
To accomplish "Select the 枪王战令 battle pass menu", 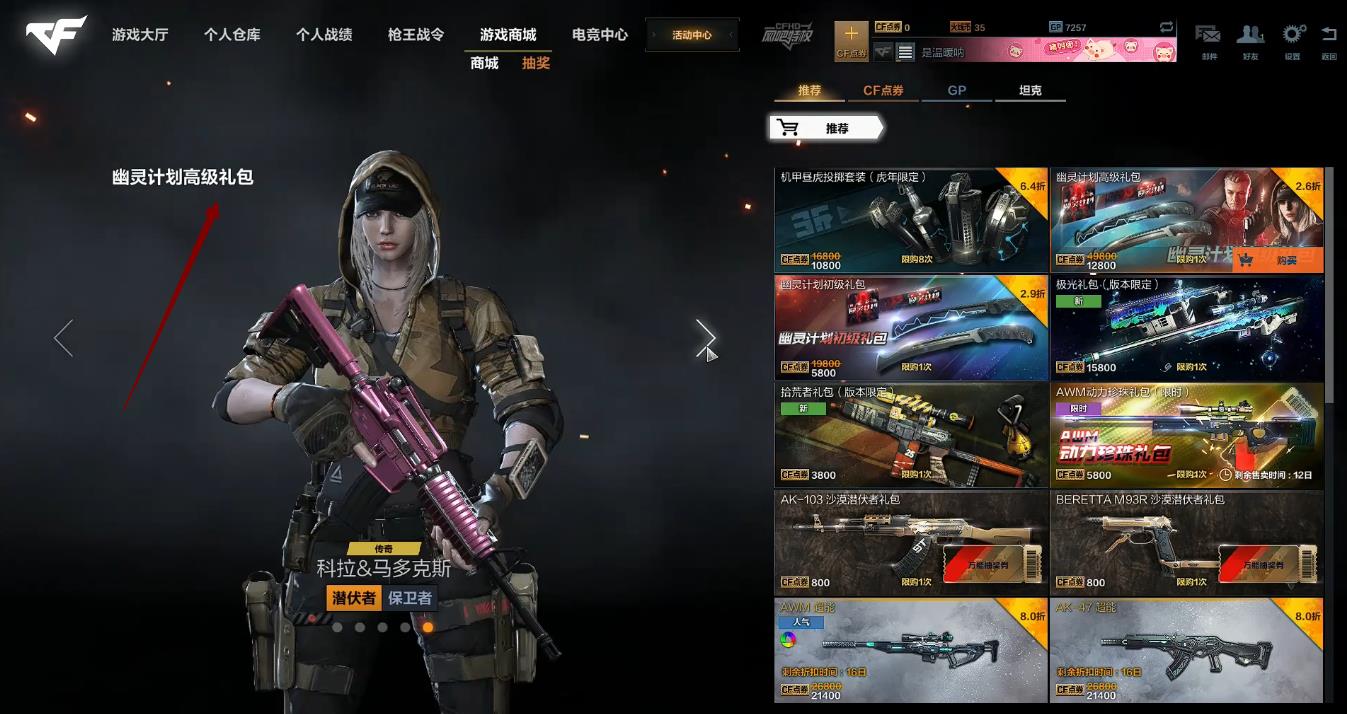I will pyautogui.click(x=416, y=35).
